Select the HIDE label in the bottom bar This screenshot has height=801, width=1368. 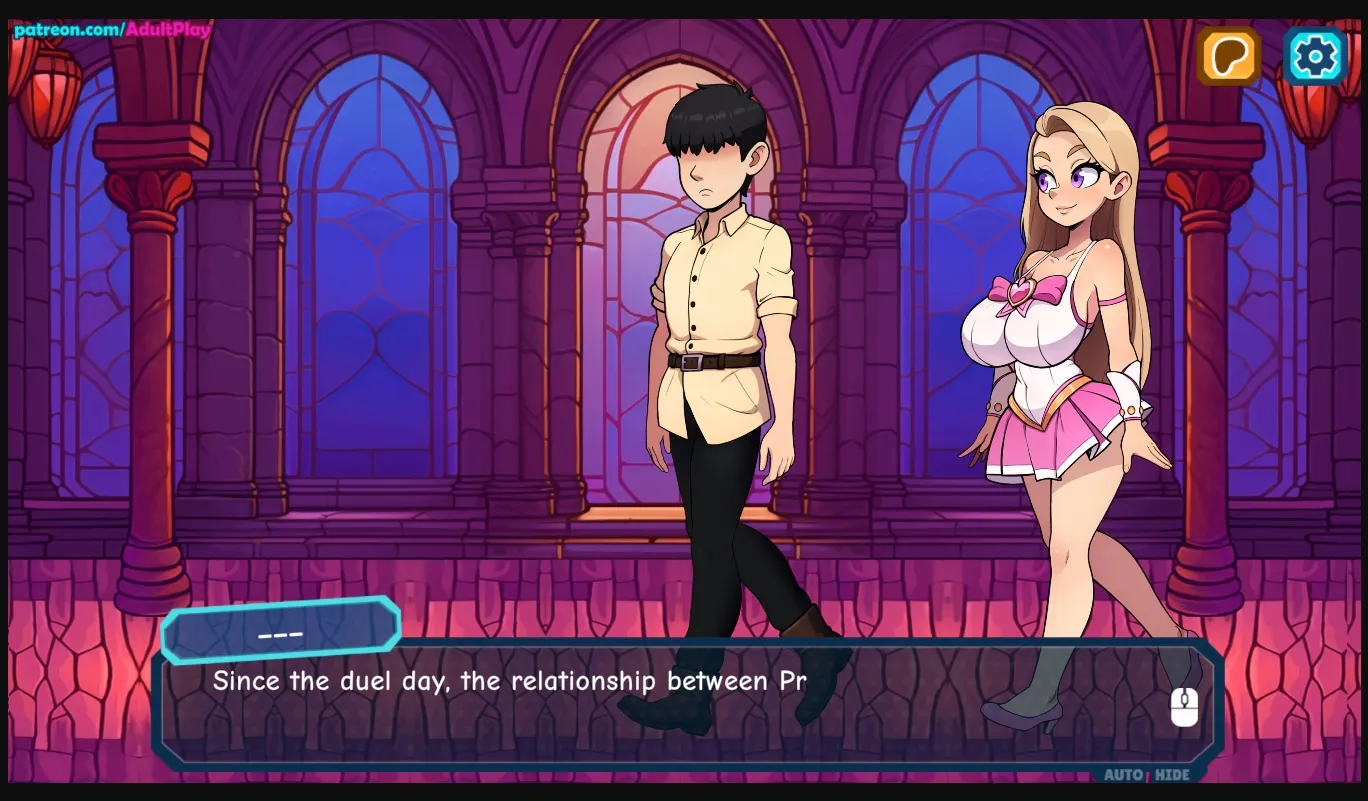coord(1170,775)
